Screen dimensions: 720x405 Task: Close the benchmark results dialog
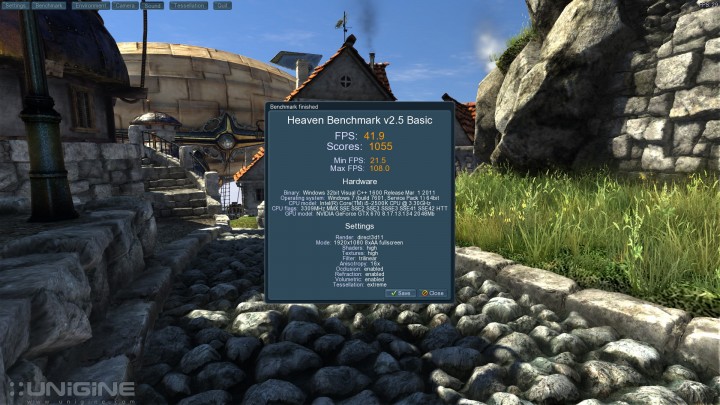point(433,293)
